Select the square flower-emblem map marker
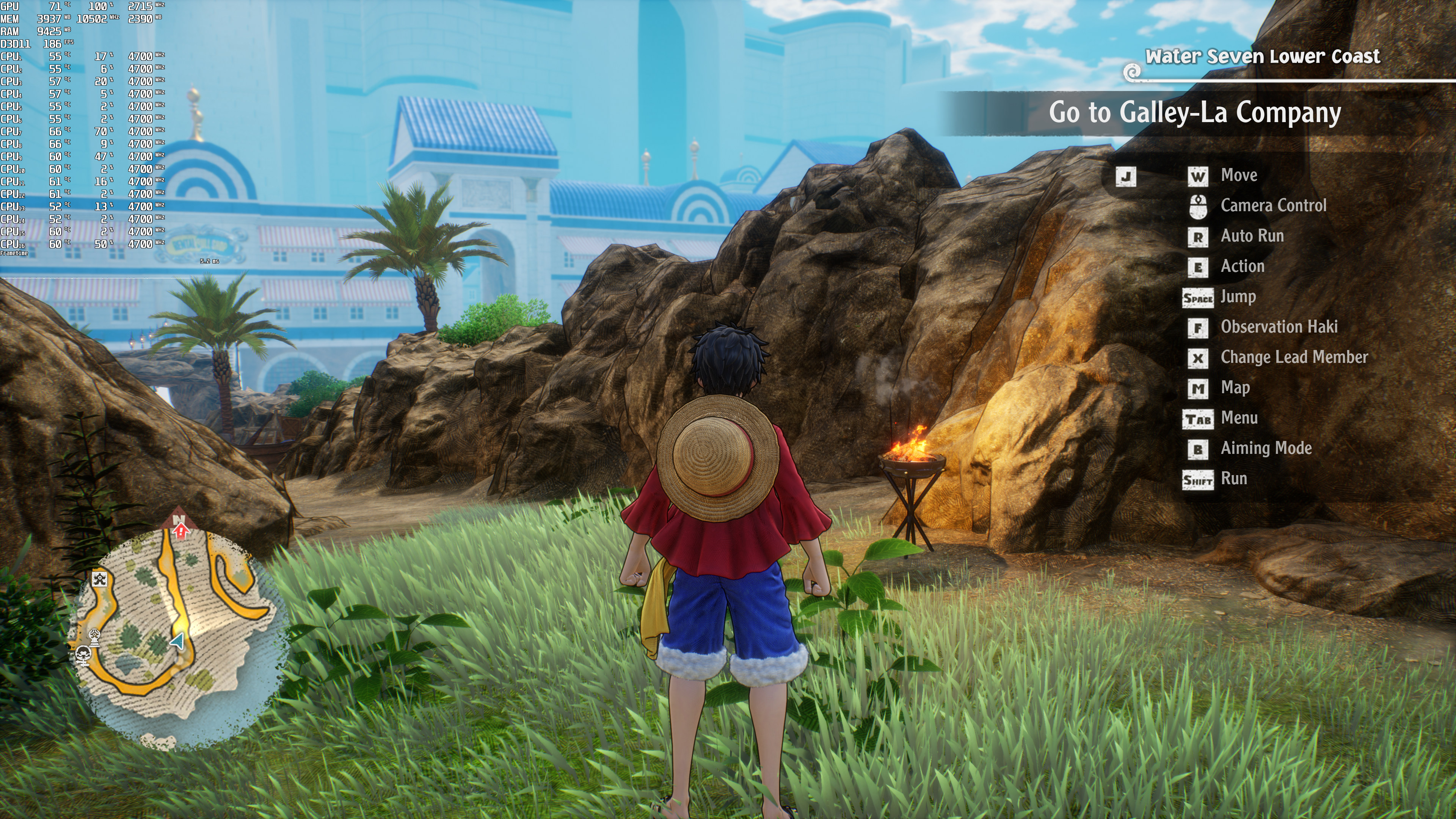 point(100,578)
